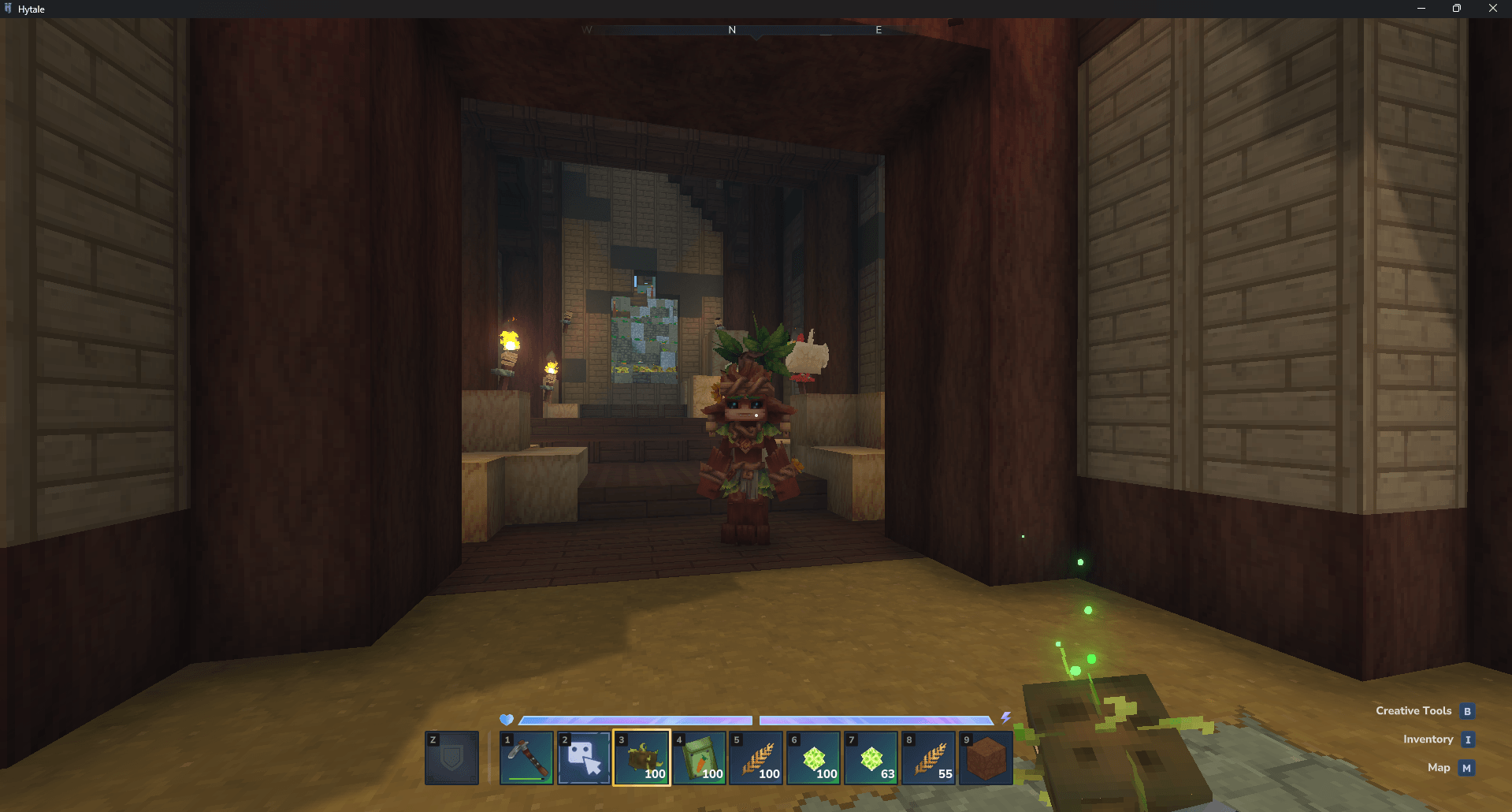Image resolution: width=1512 pixels, height=812 pixels.
Task: Pick the carrot seed packet slot
Action: click(699, 758)
